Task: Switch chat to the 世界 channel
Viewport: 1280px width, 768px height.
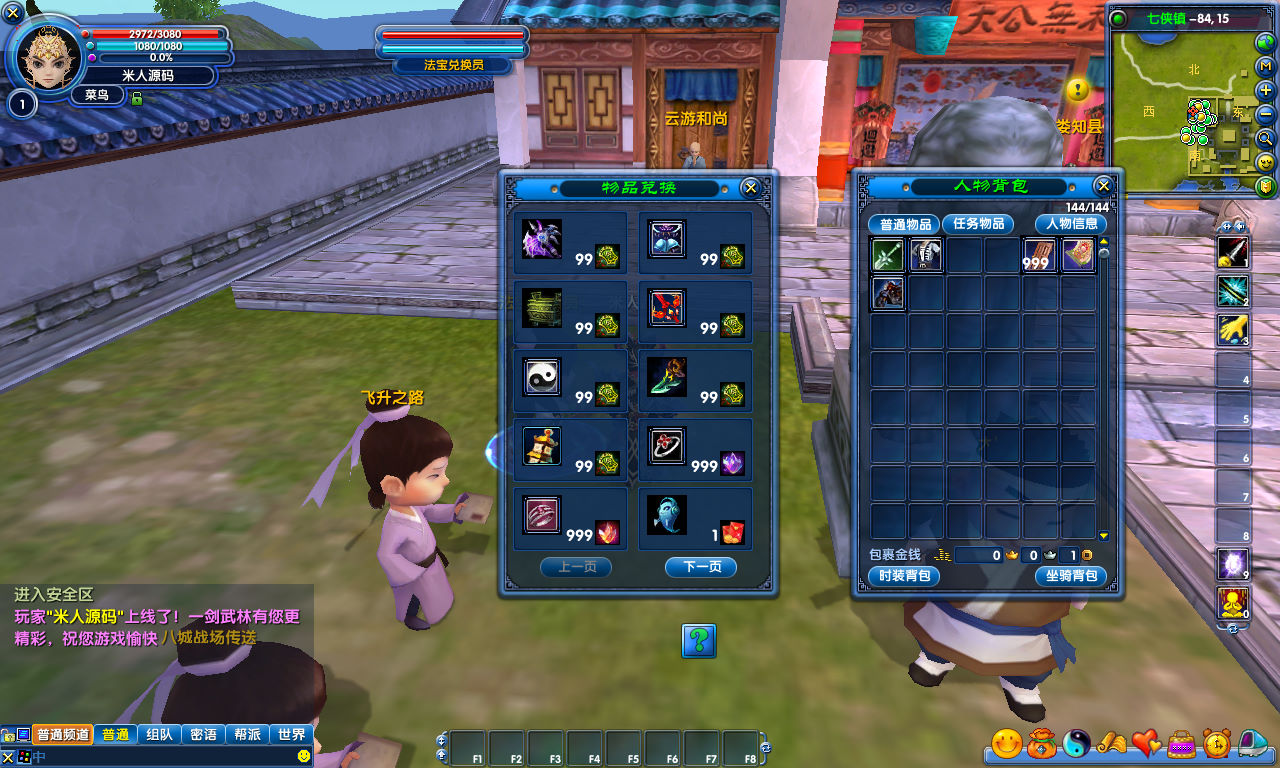Action: coord(292,735)
